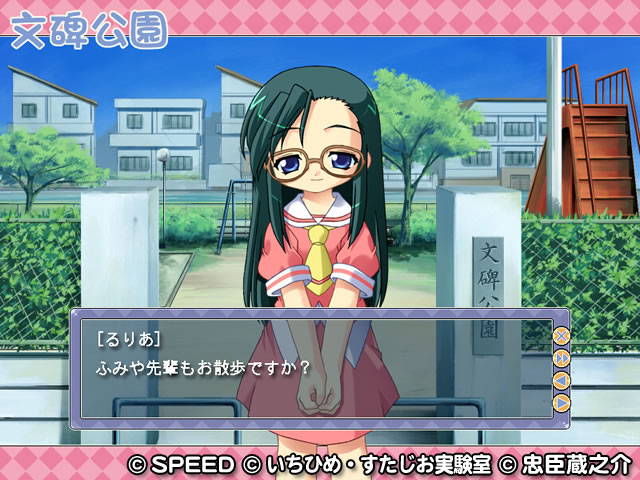Advance dialogue with the right arrow button
Image resolution: width=640 pixels, height=480 pixels.
(x=561, y=402)
